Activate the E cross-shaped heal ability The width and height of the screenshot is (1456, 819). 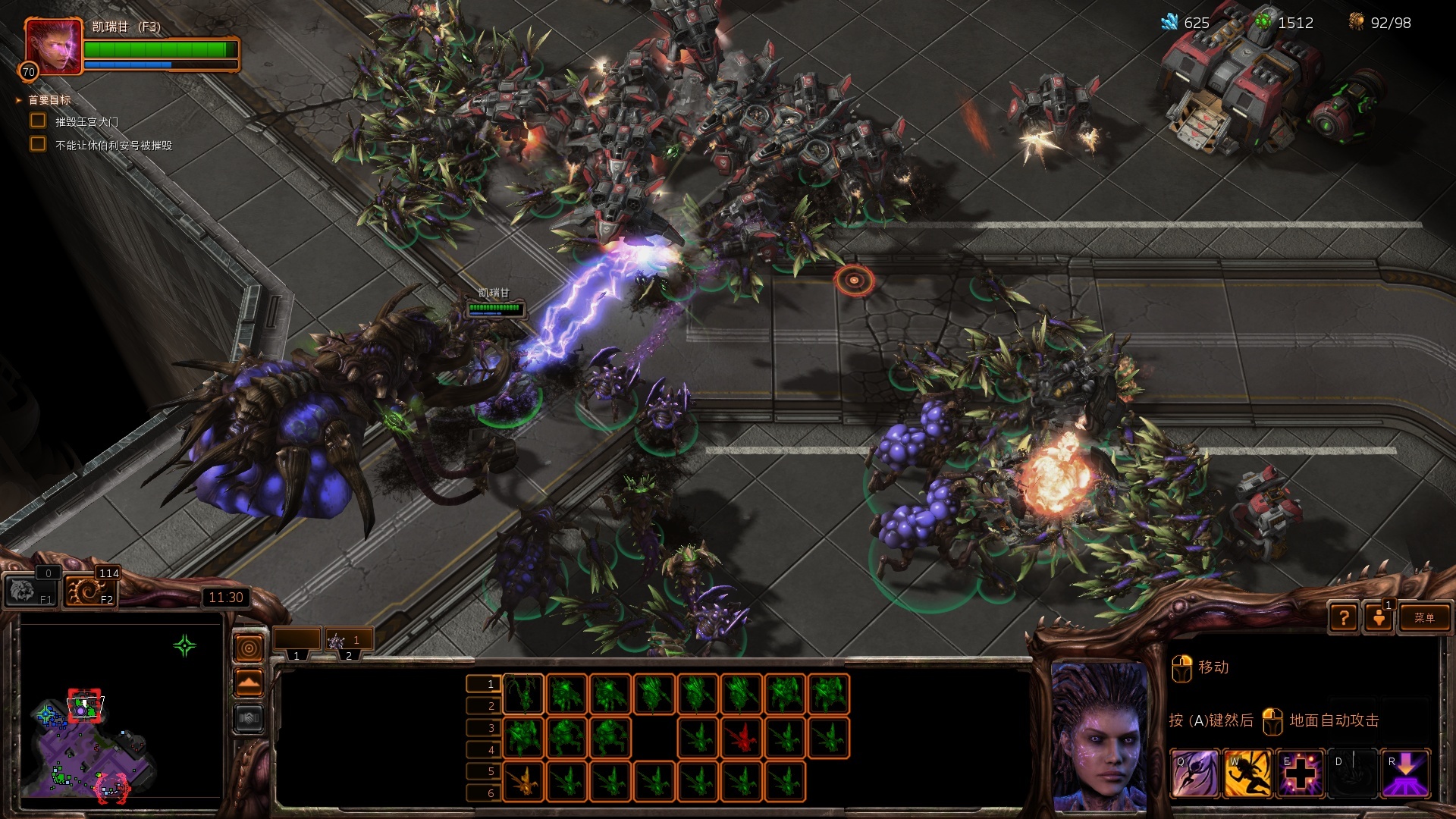(x=1300, y=773)
